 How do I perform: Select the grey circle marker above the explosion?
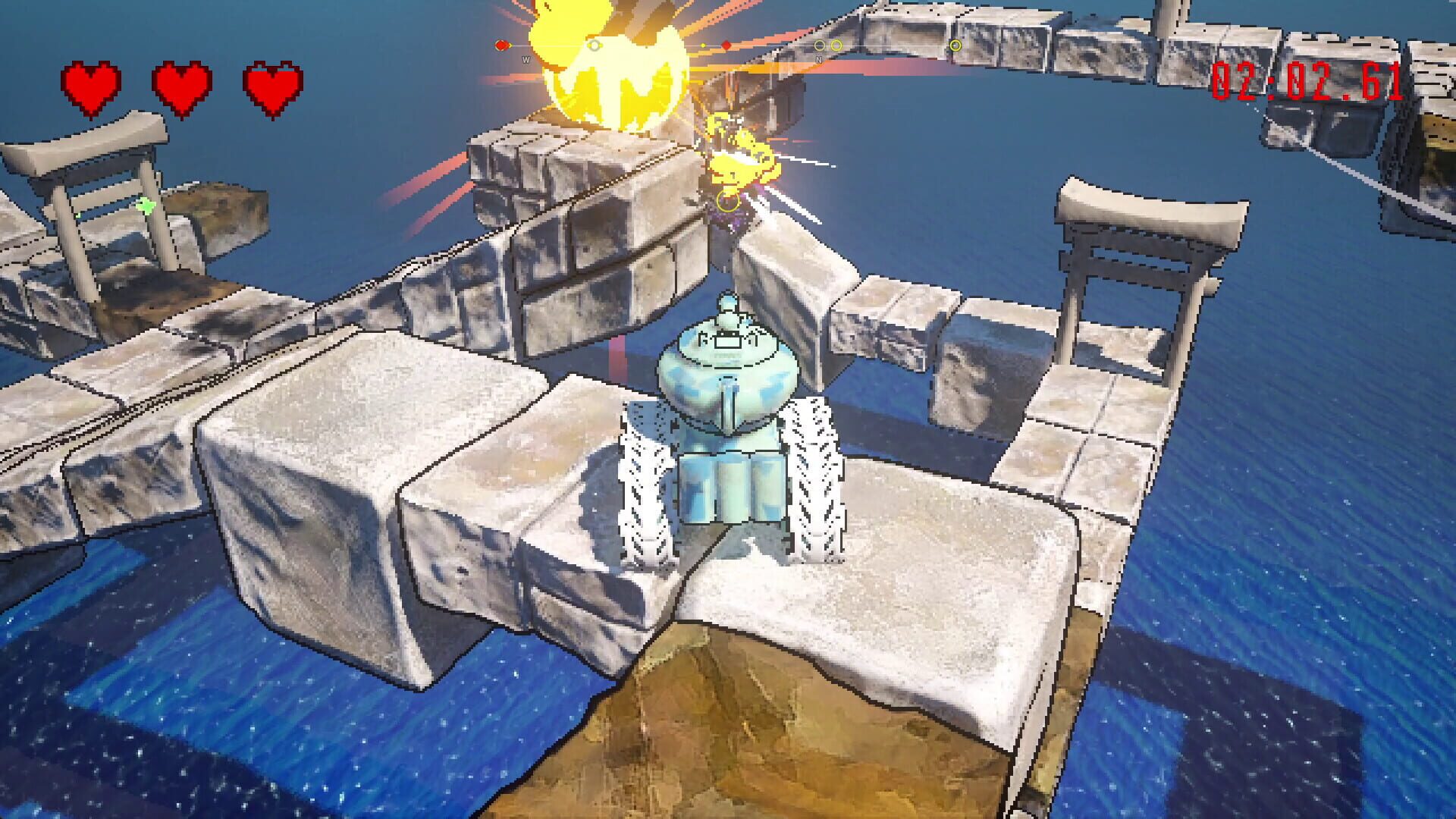click(594, 44)
